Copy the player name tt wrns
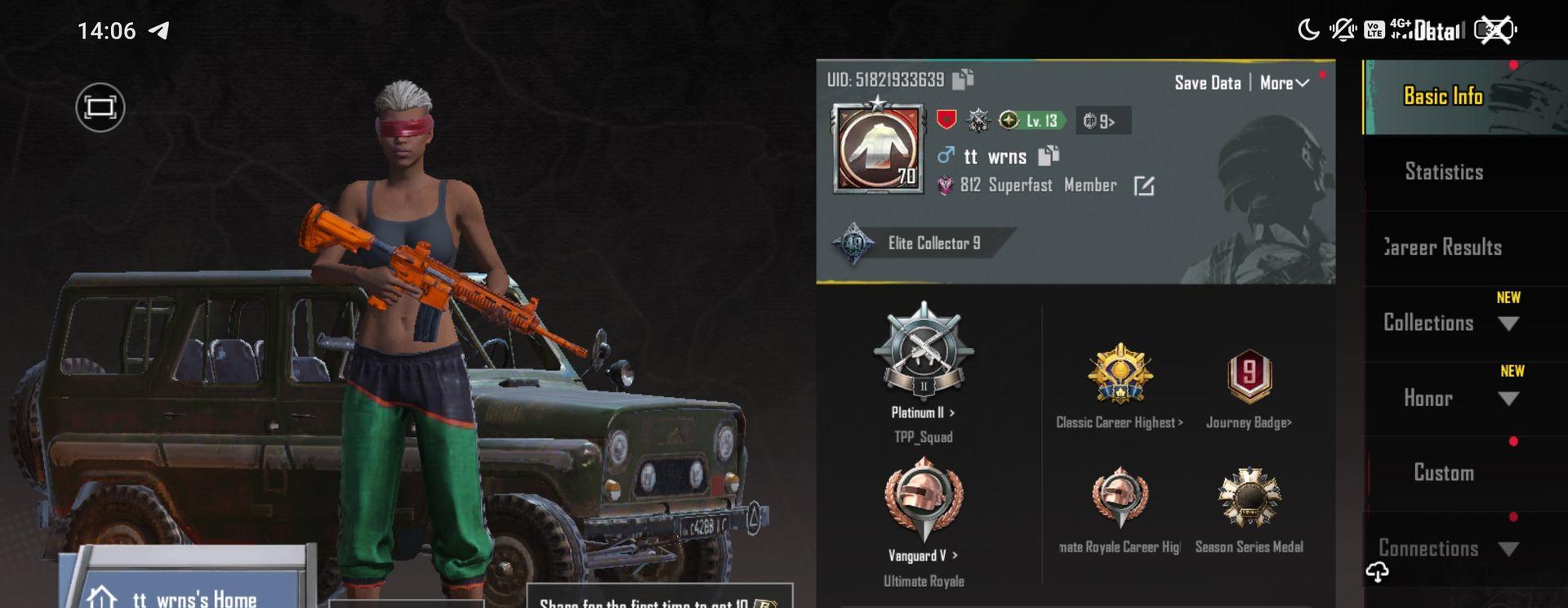Viewport: 1568px width, 608px height. pyautogui.click(x=1049, y=155)
